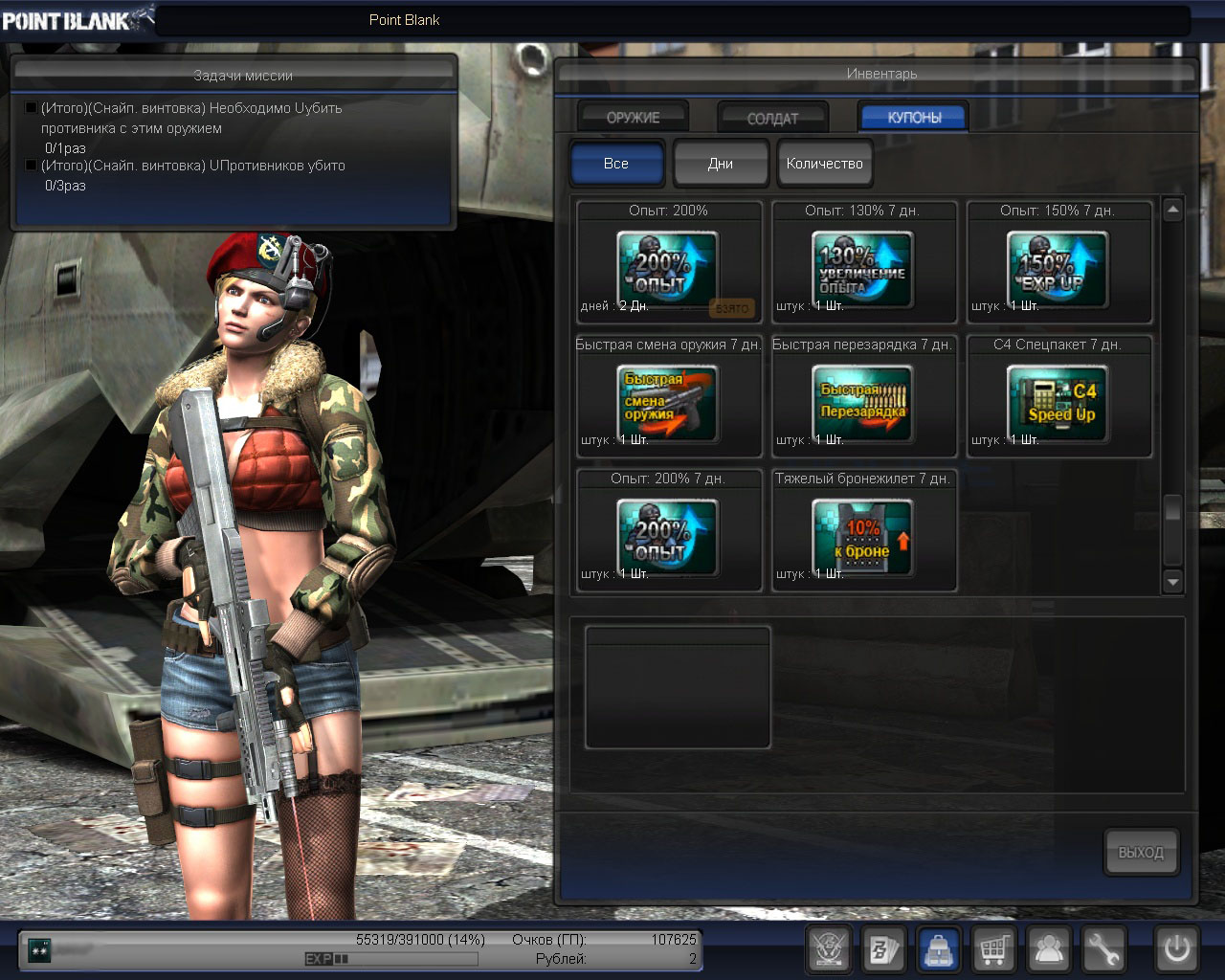Open the shop cart icon
Image resolution: width=1225 pixels, height=980 pixels.
coord(994,949)
